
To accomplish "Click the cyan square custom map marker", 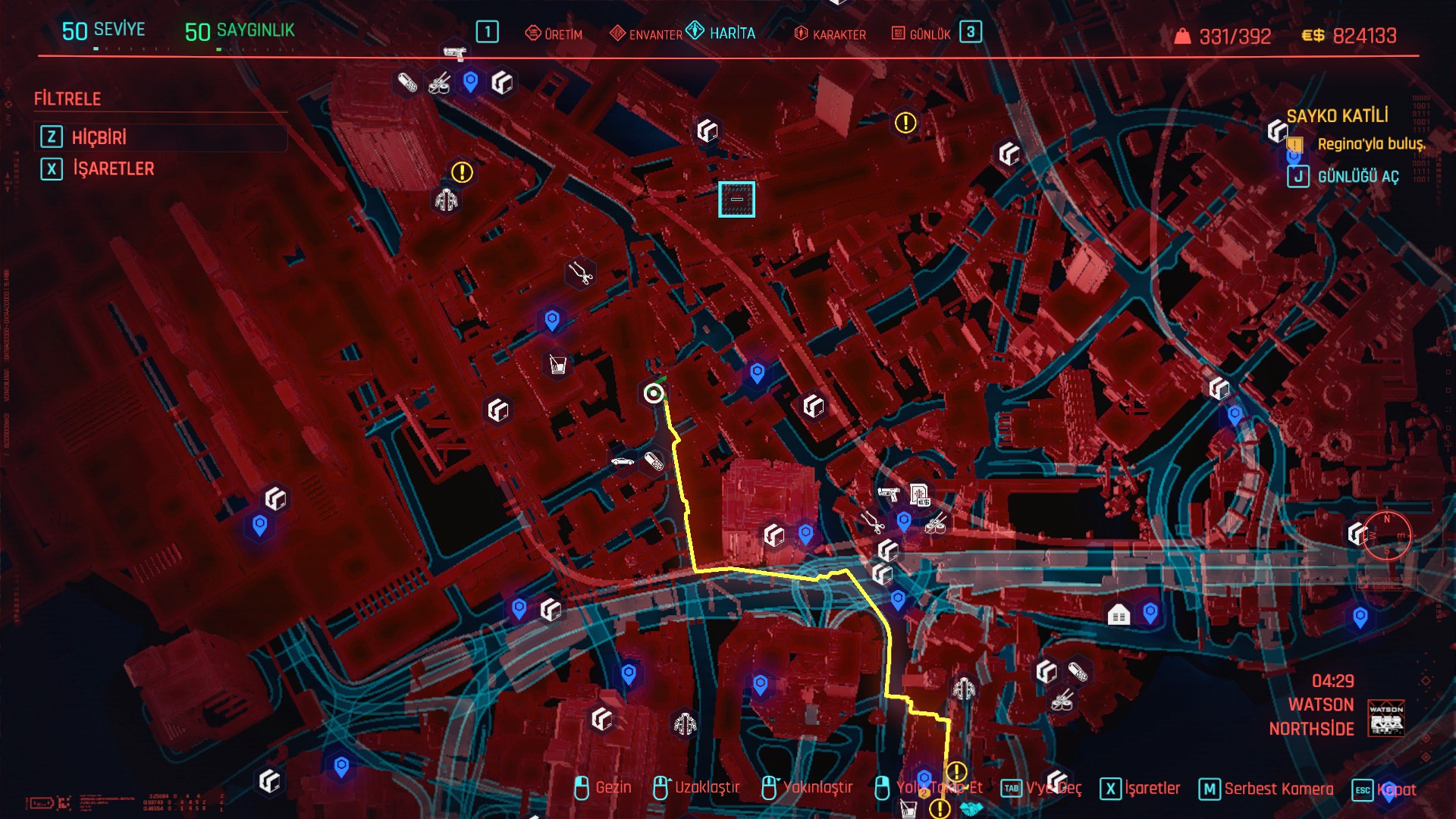I will [736, 199].
